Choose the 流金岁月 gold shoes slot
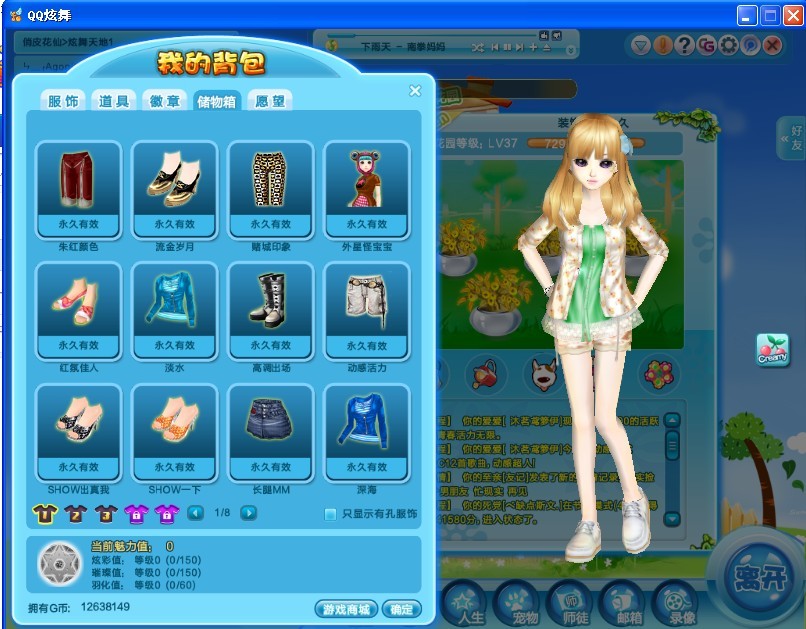Image resolution: width=806 pixels, height=629 pixels. [175, 188]
